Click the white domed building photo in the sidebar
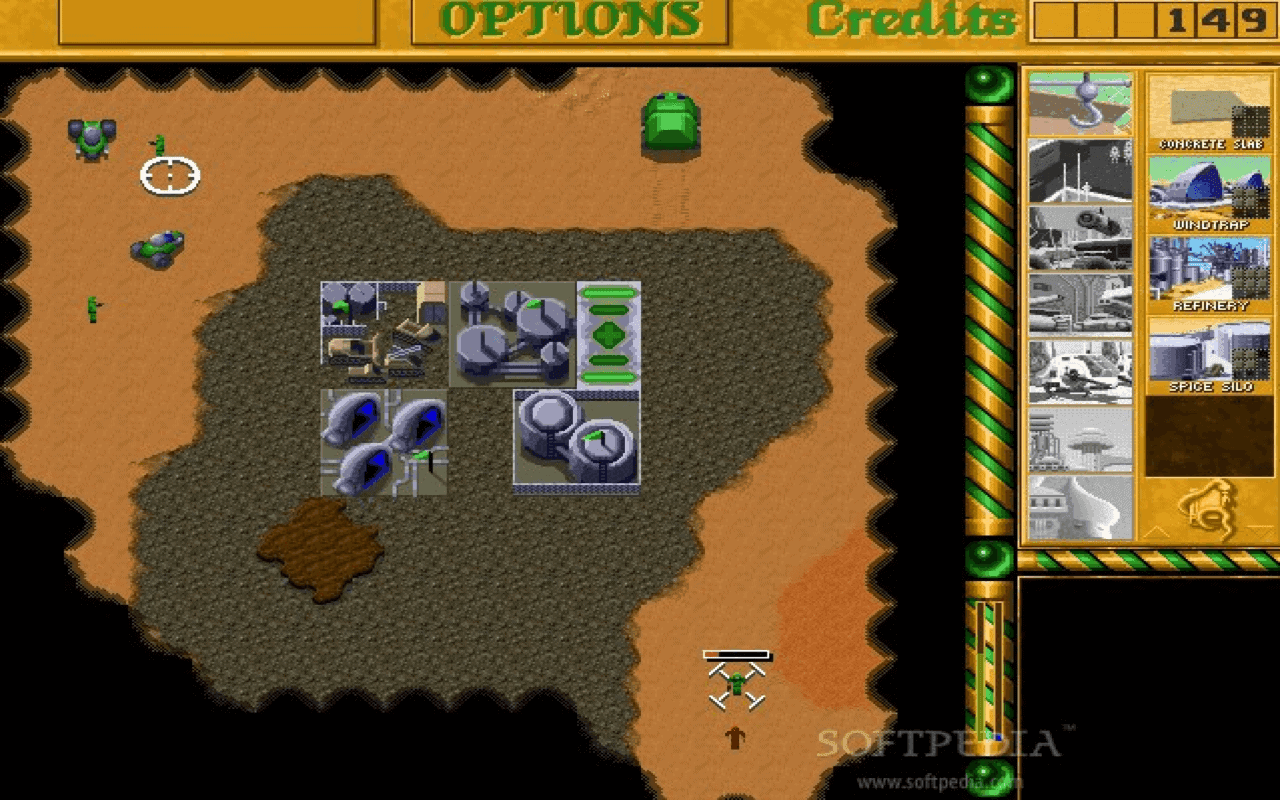Image resolution: width=1280 pixels, height=800 pixels. pos(1083,505)
